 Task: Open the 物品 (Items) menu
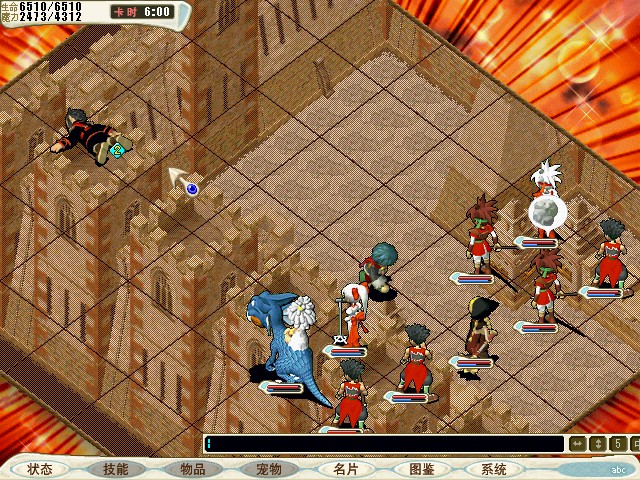click(x=192, y=469)
